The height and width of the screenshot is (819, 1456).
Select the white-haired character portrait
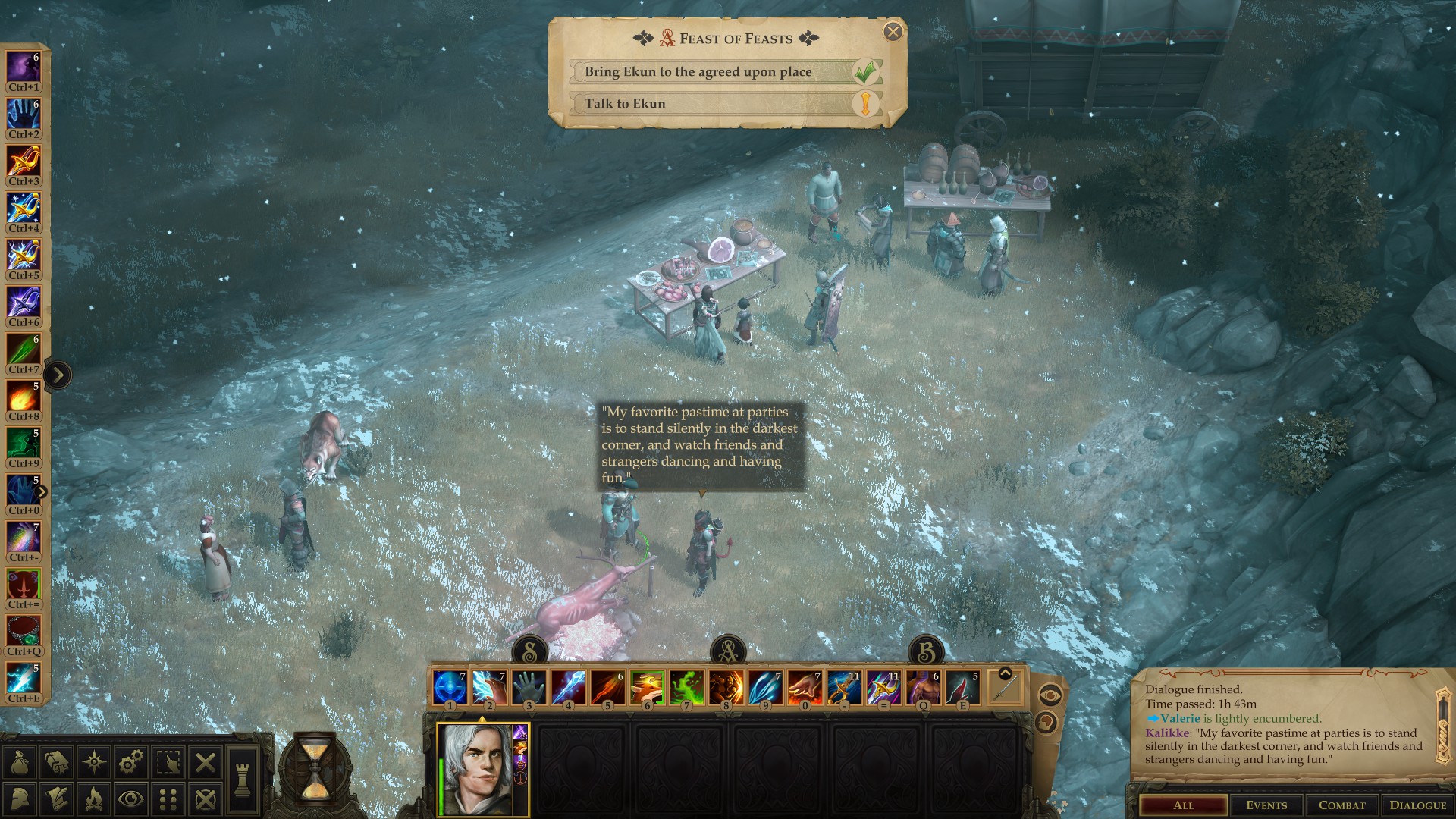[475, 769]
